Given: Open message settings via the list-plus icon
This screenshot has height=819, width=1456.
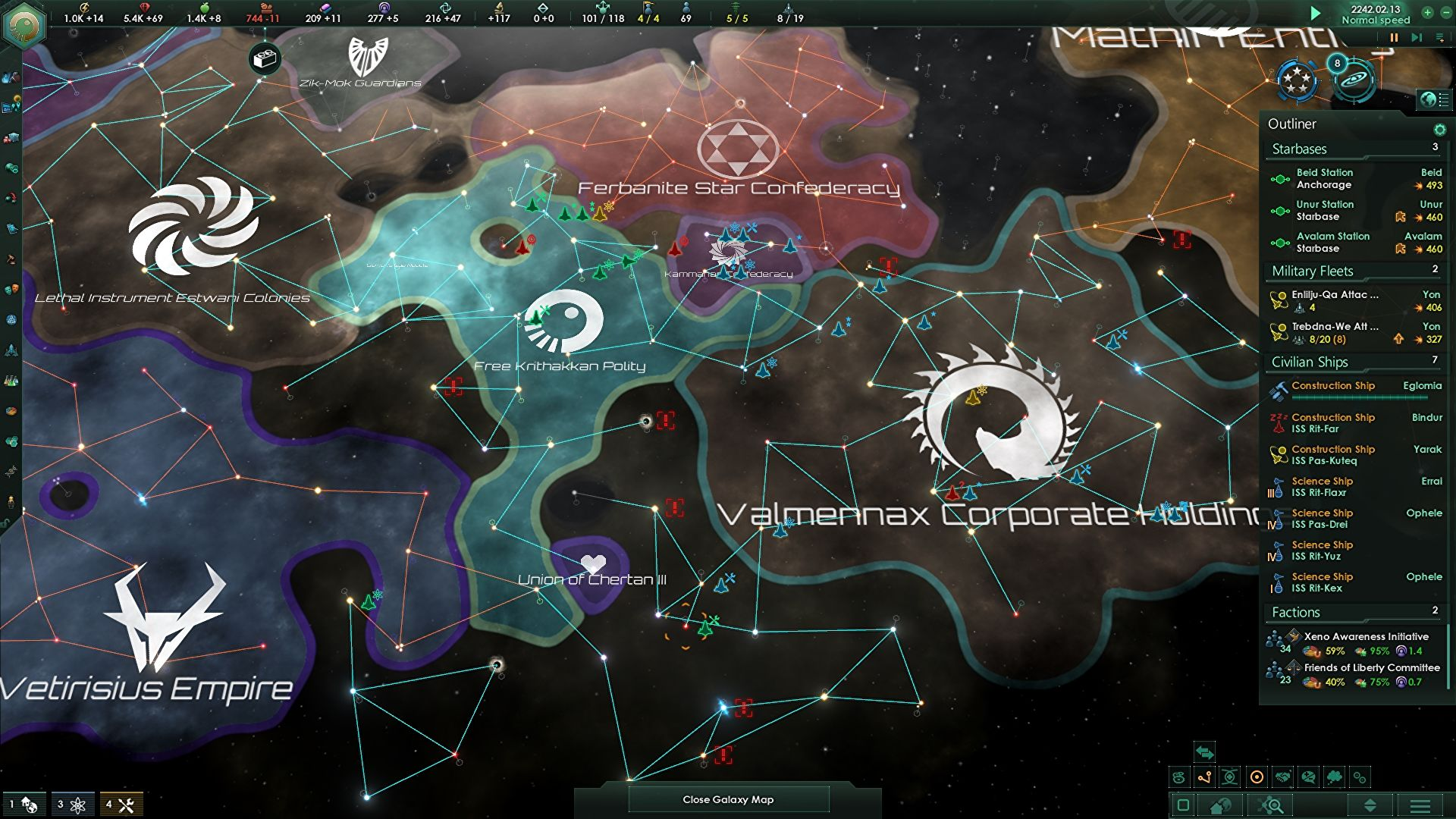Looking at the screenshot, I should (1439, 37).
